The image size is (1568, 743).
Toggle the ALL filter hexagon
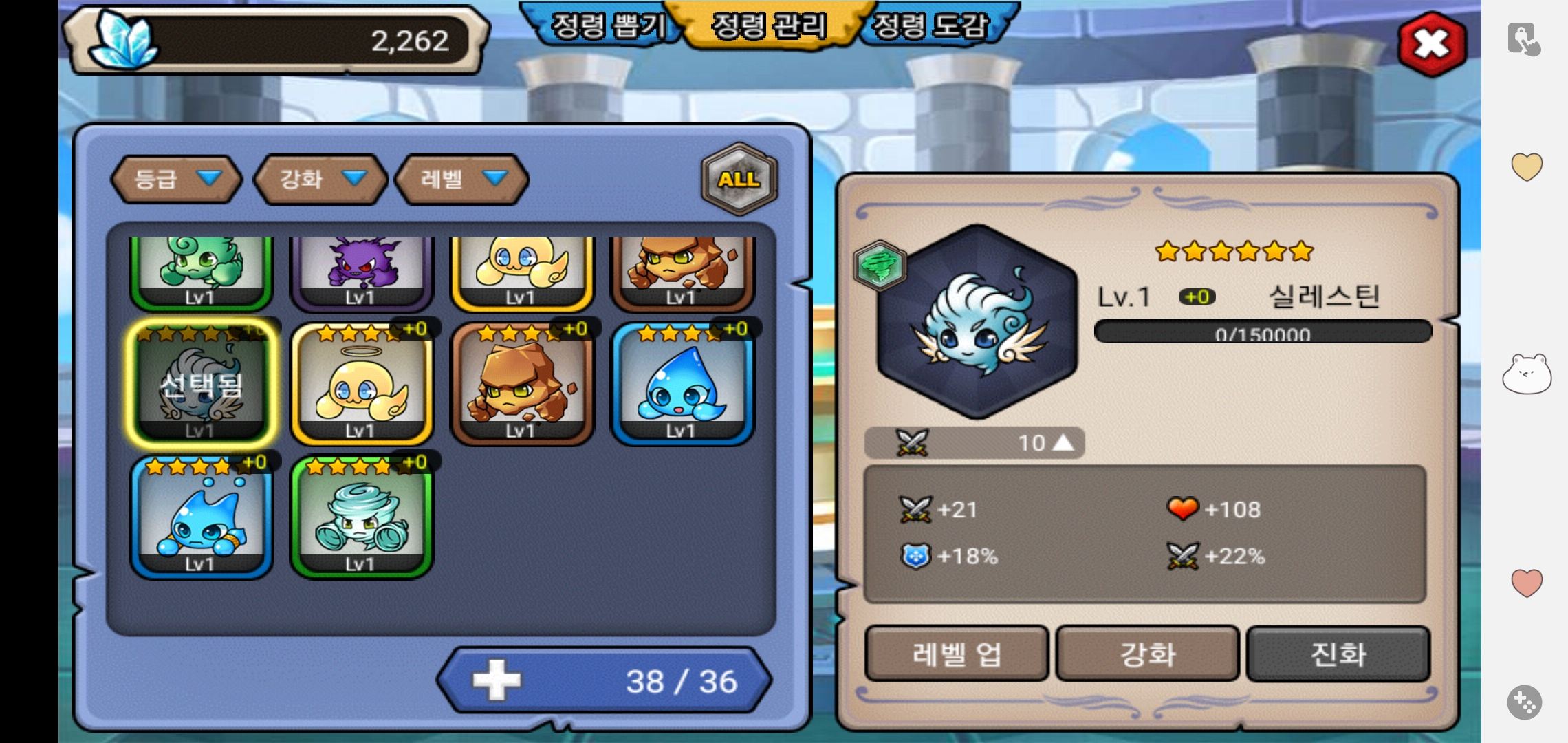coord(739,179)
